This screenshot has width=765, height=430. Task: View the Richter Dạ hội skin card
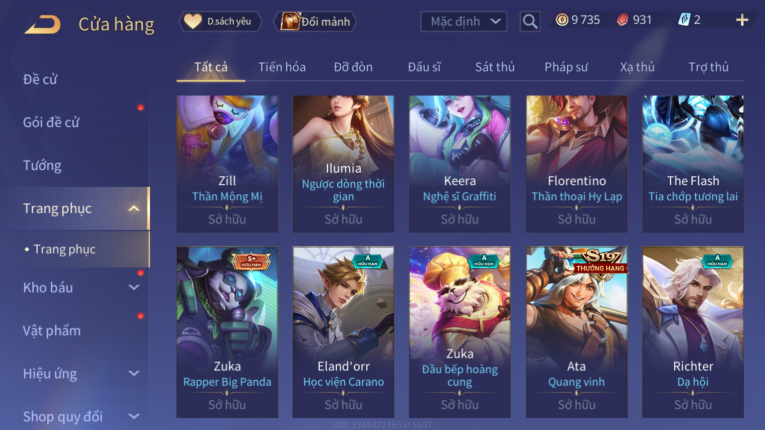pos(693,331)
